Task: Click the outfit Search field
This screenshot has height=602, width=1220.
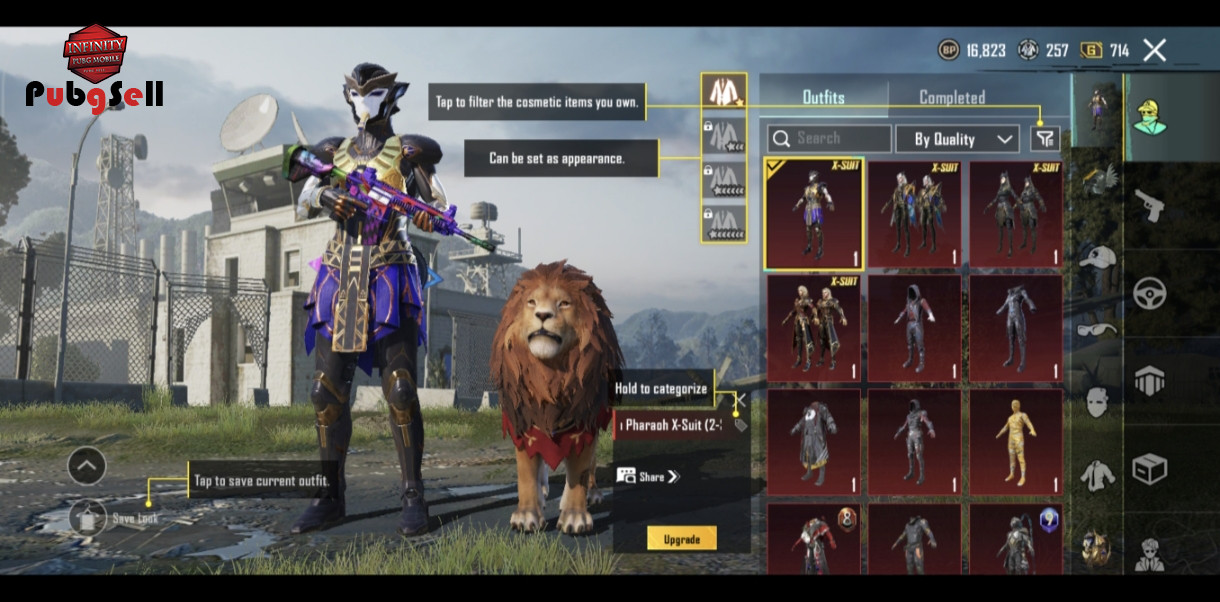Action: [829, 138]
